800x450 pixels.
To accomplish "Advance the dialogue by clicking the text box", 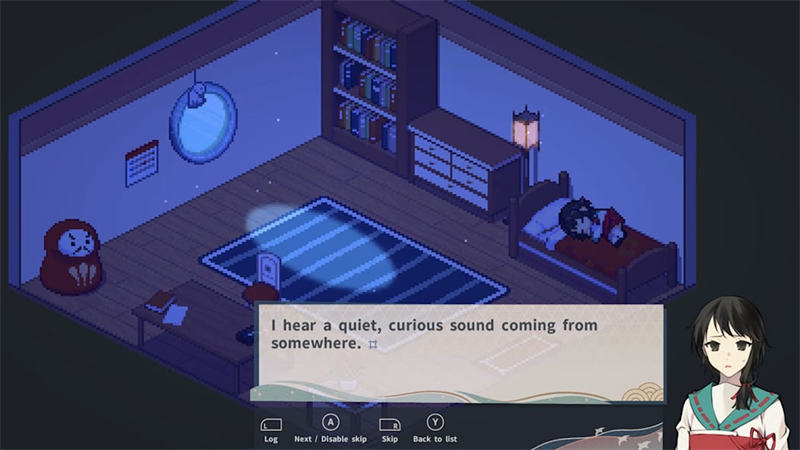I will (x=460, y=350).
